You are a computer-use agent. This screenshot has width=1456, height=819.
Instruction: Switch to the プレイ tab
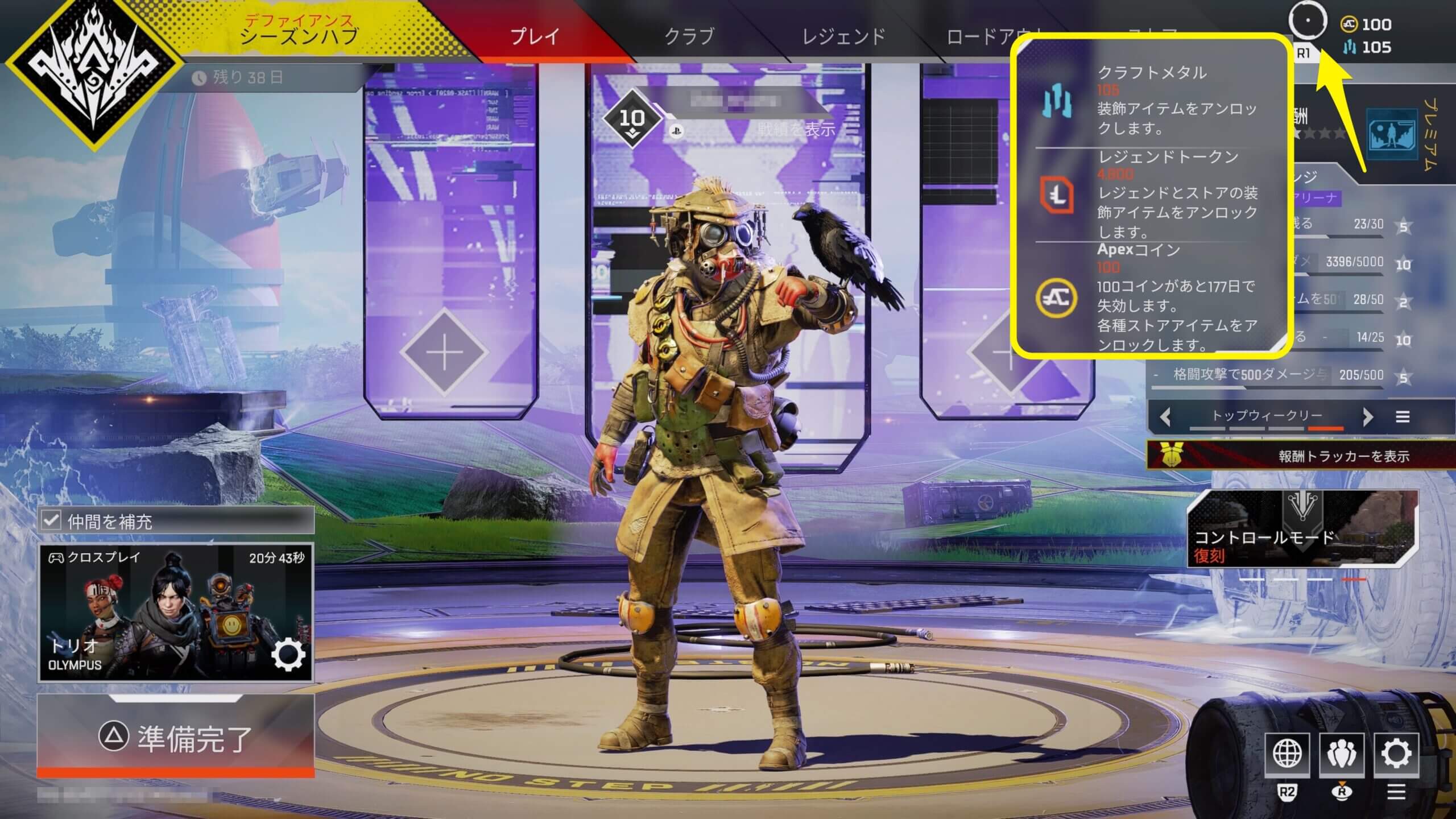pyautogui.click(x=535, y=36)
